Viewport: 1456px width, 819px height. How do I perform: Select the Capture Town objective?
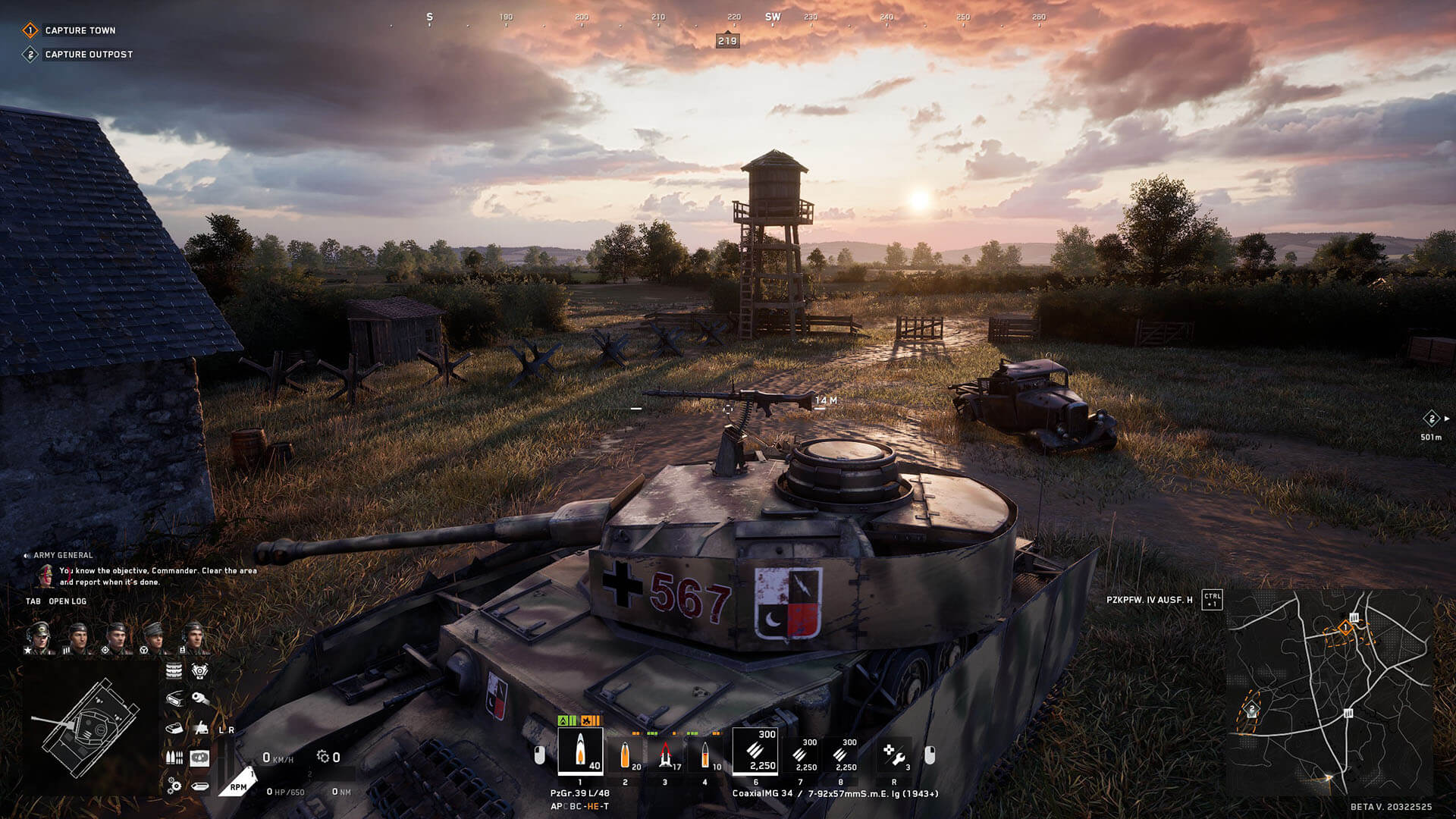click(x=80, y=30)
